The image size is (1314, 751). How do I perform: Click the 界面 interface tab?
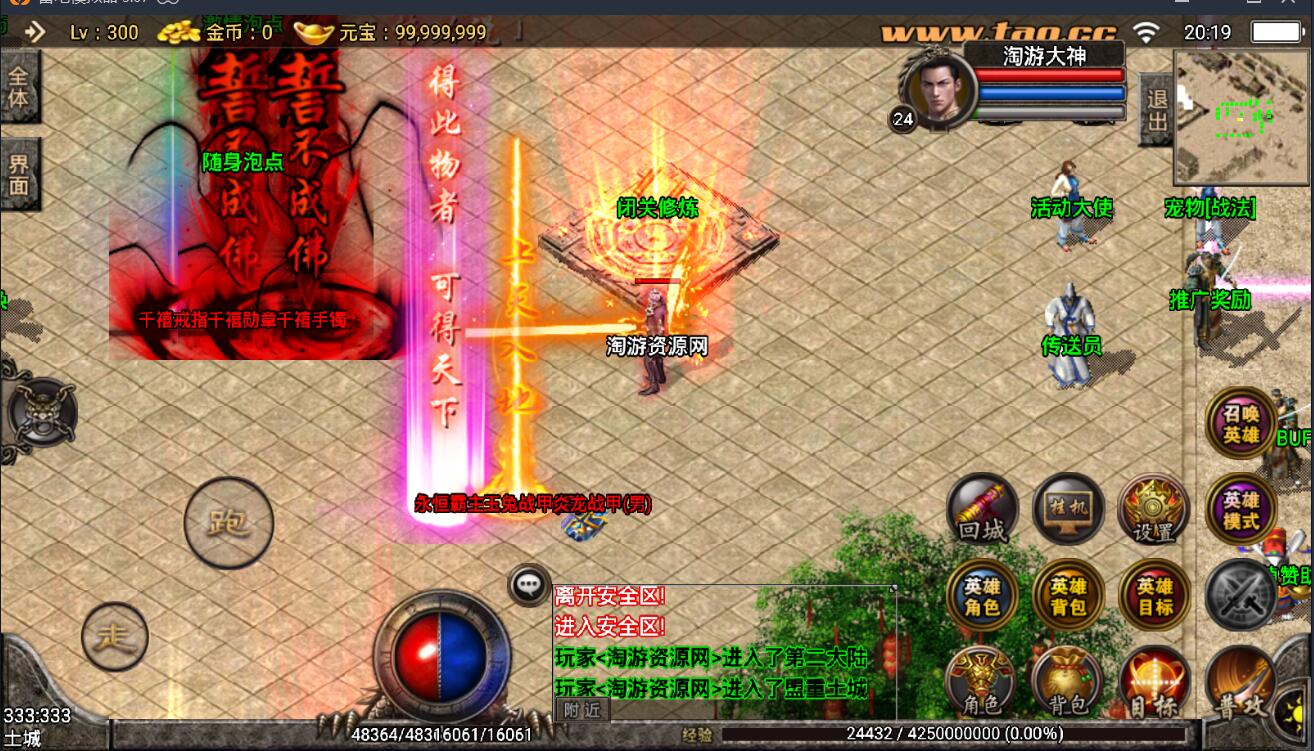19,174
